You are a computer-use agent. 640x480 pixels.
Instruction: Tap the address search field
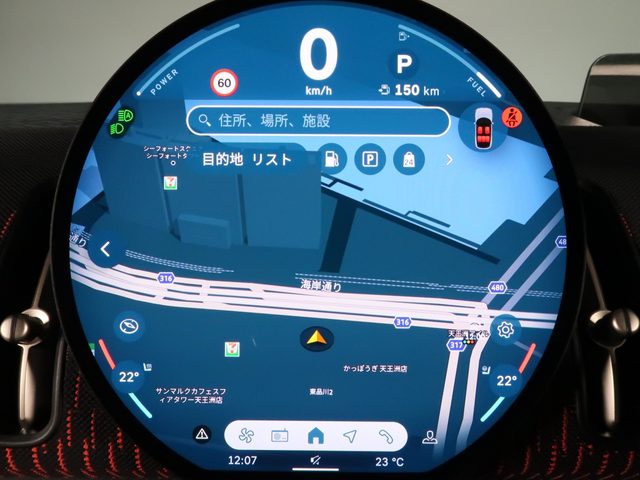[318, 121]
